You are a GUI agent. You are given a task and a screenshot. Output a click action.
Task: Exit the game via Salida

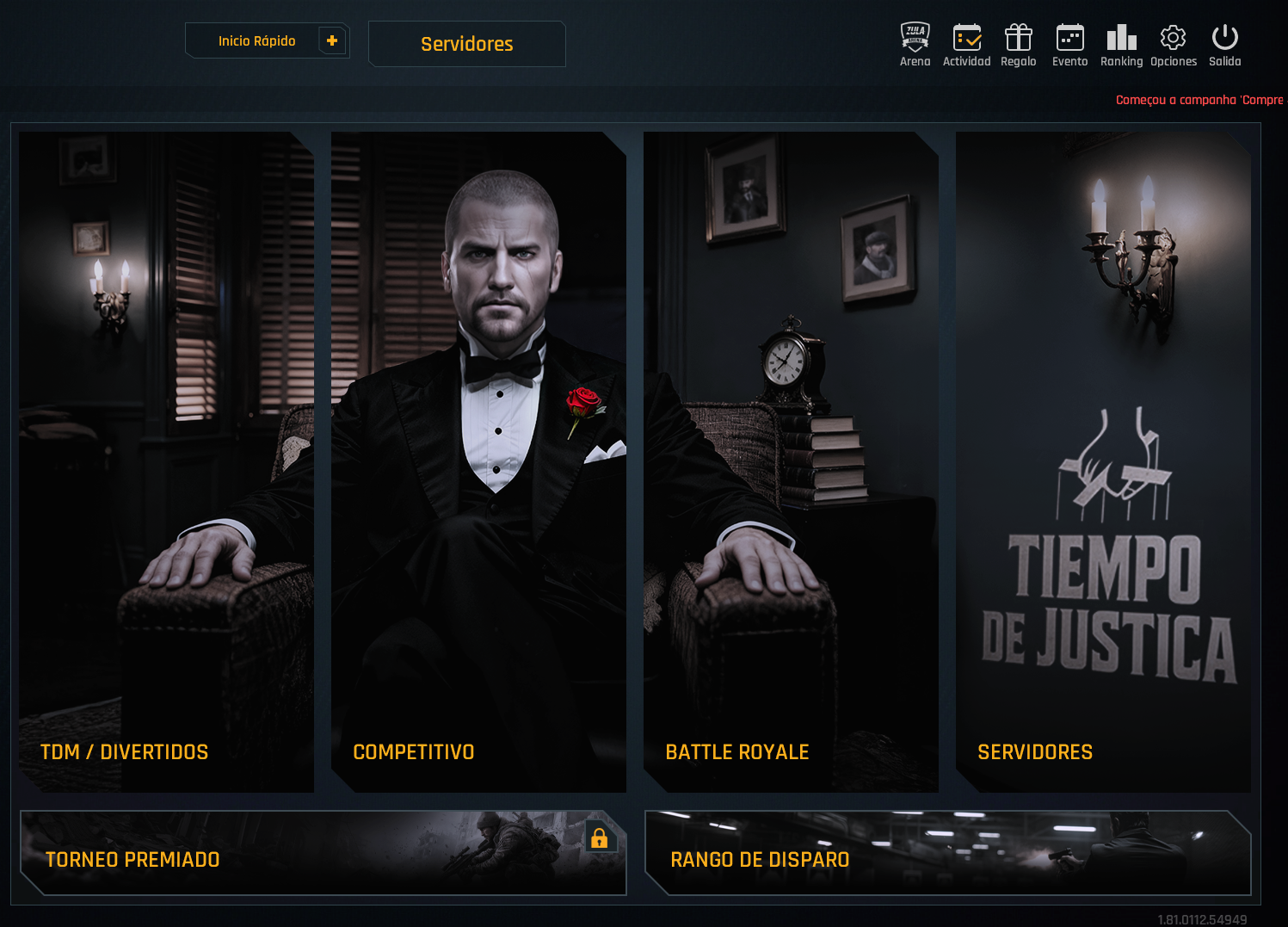(x=1224, y=45)
